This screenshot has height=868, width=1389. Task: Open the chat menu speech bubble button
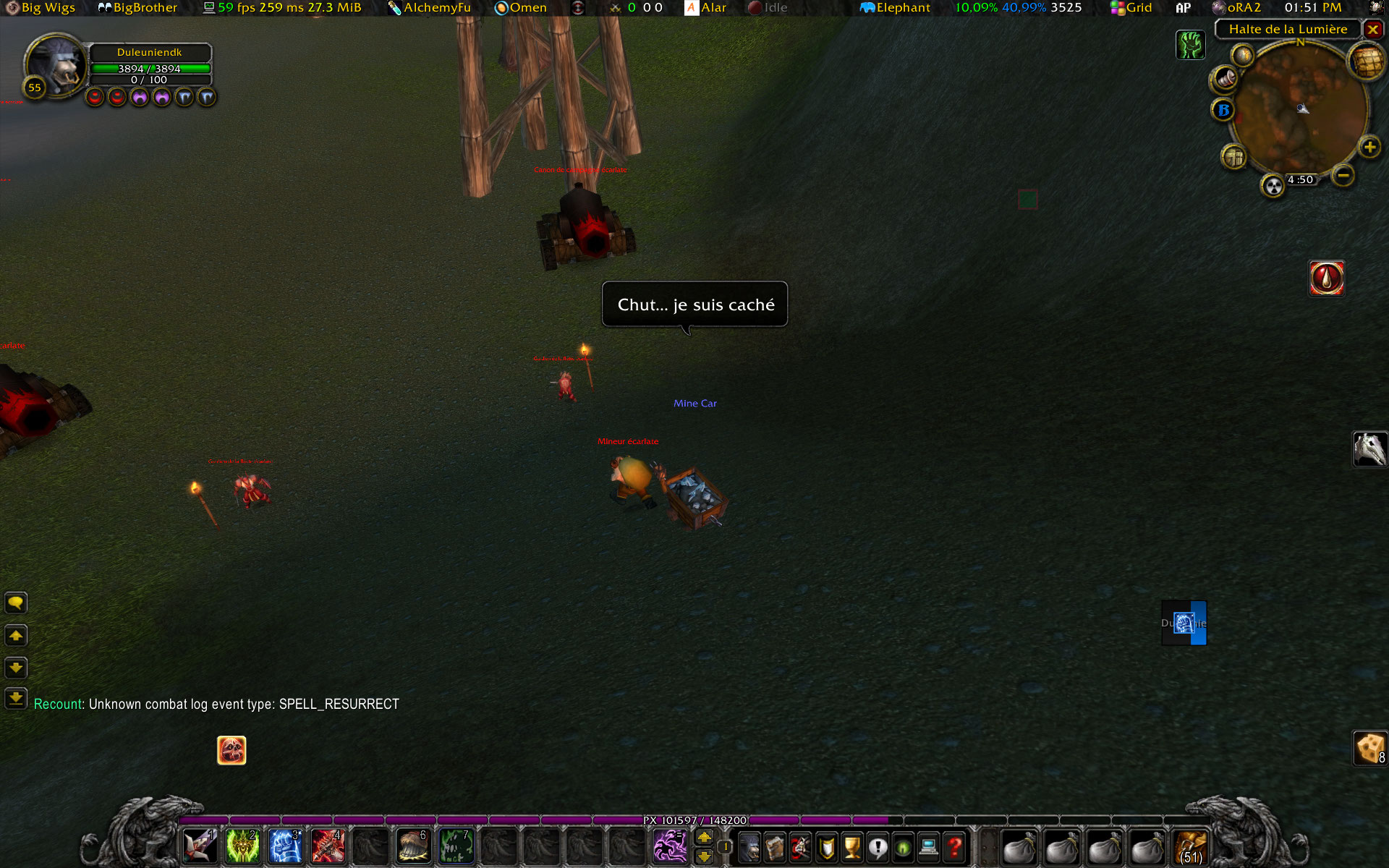tap(16, 603)
